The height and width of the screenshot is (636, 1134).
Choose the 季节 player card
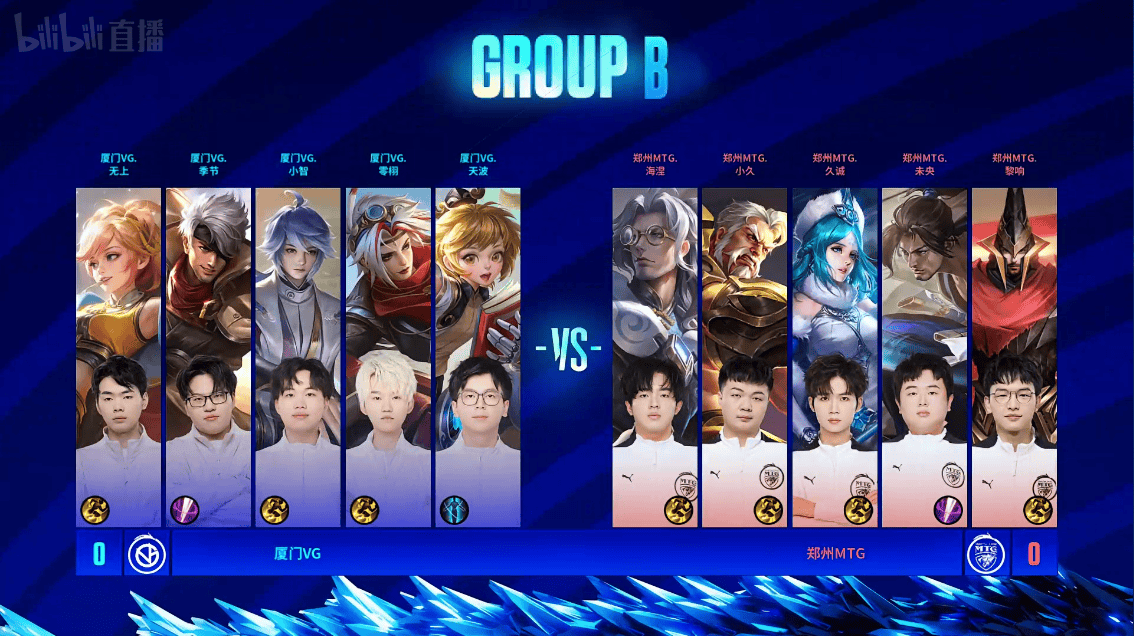point(208,357)
